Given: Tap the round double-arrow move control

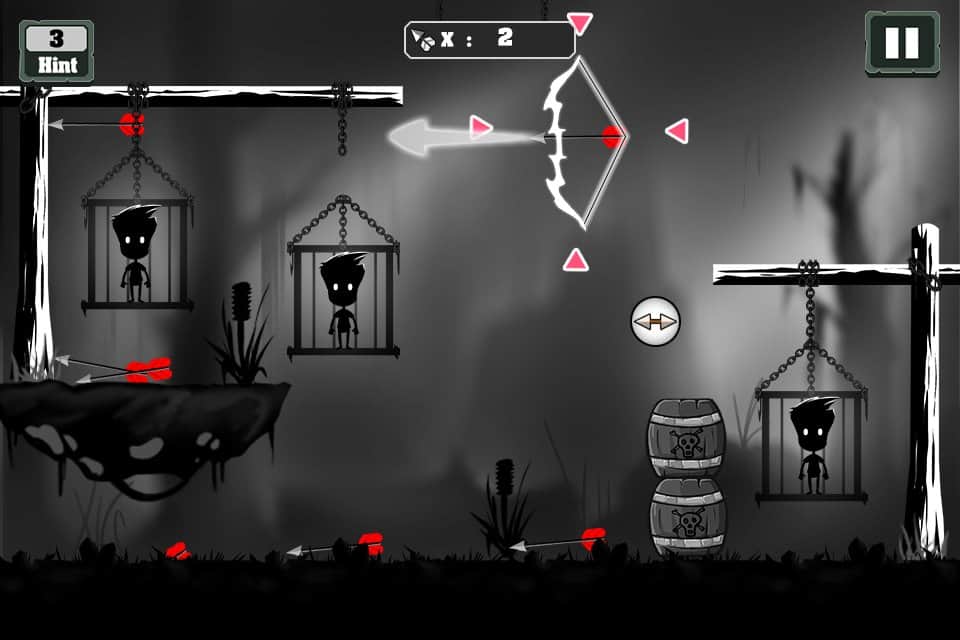Looking at the screenshot, I should tap(655, 322).
